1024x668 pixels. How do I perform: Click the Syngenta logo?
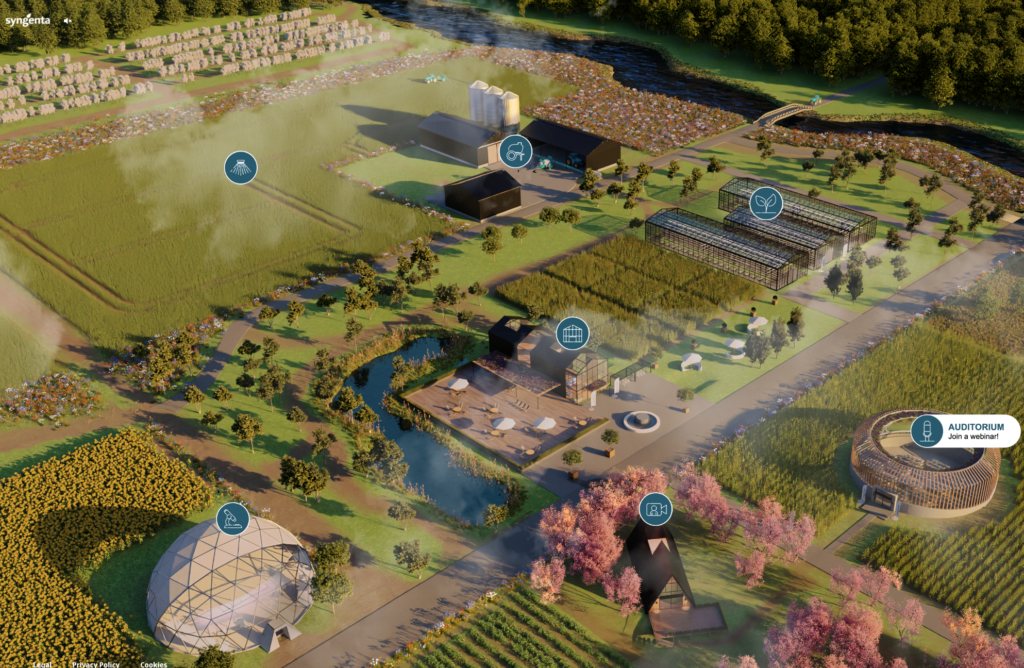[28, 20]
